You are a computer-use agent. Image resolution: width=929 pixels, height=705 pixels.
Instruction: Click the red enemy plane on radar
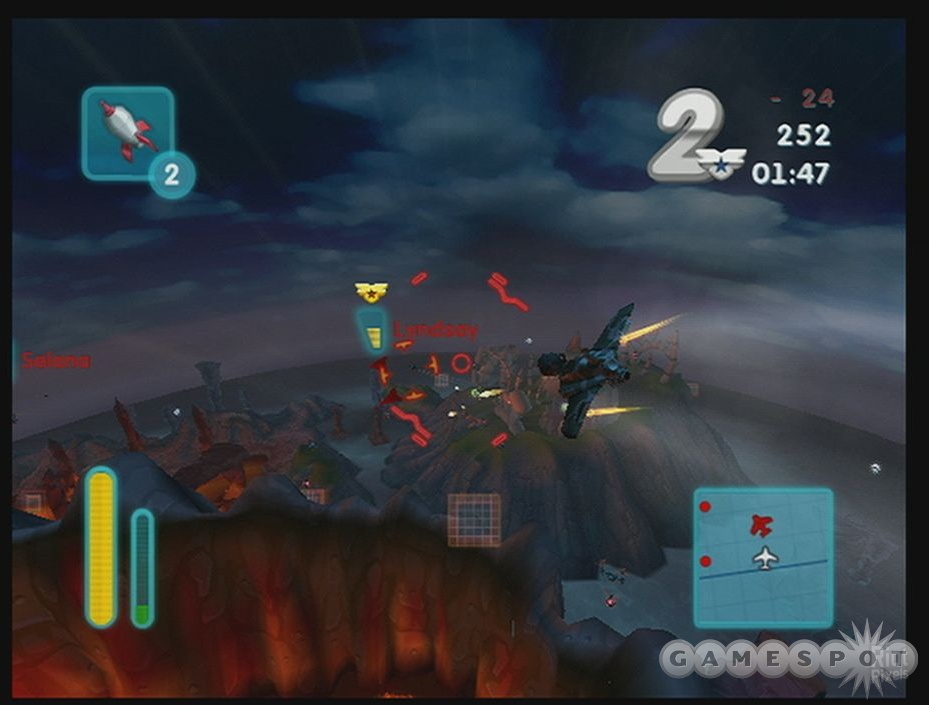(x=761, y=524)
